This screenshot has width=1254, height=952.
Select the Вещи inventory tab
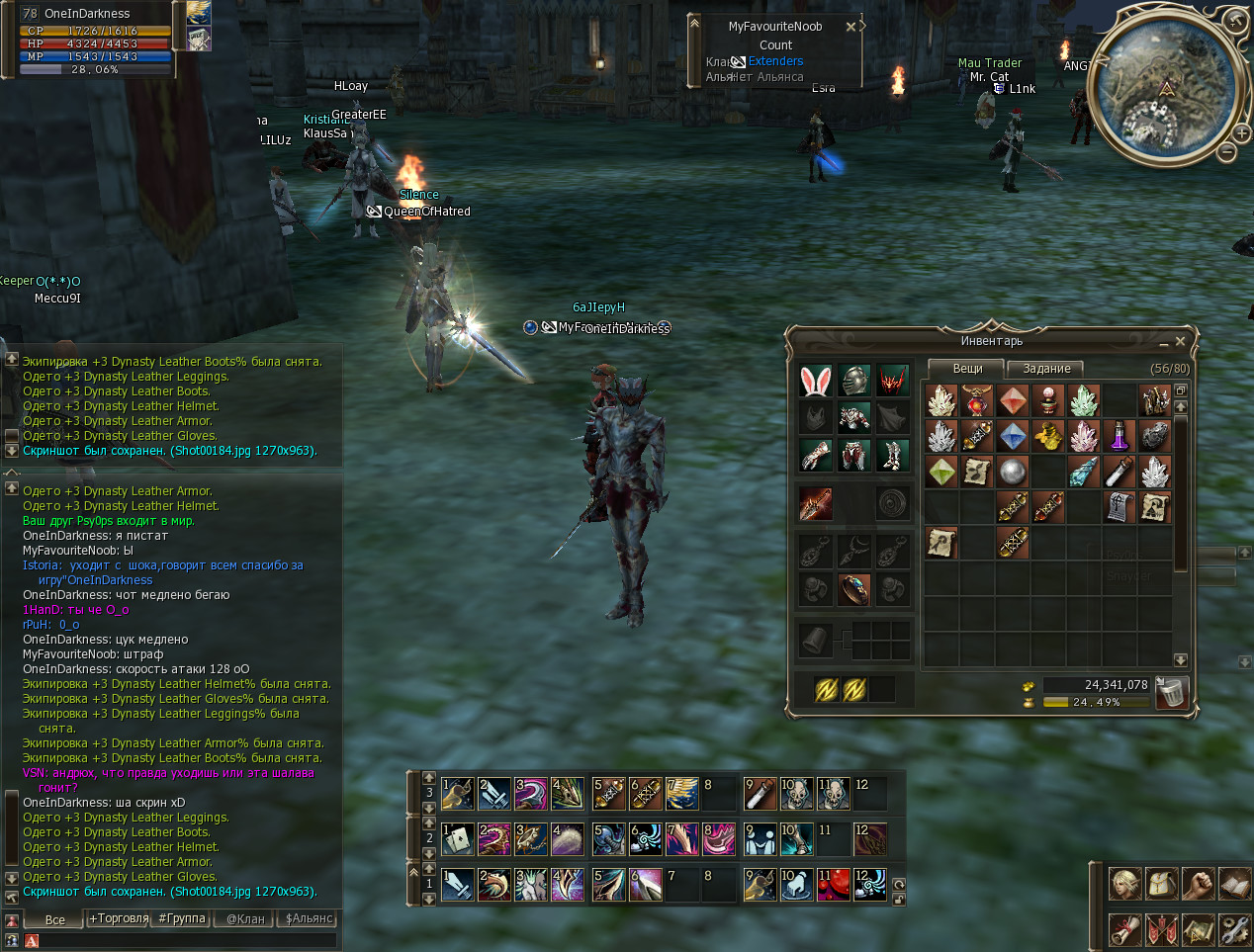click(967, 369)
